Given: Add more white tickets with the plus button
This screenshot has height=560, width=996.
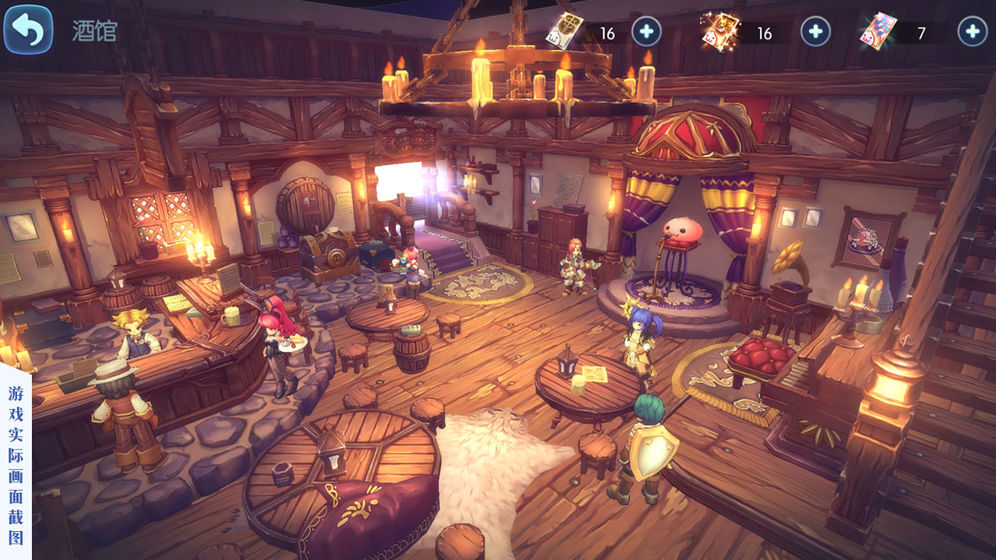Looking at the screenshot, I should point(647,32).
